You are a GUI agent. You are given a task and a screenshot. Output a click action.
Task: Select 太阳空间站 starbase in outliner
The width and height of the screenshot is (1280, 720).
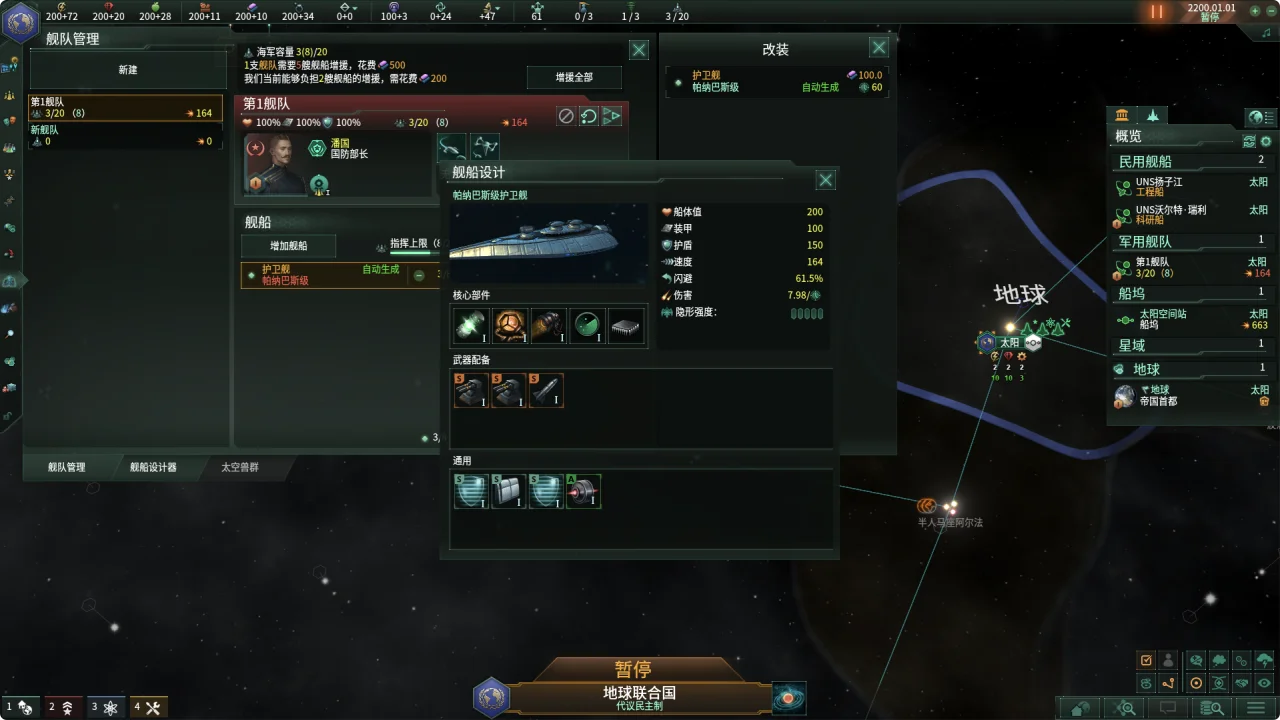pyautogui.click(x=1188, y=319)
